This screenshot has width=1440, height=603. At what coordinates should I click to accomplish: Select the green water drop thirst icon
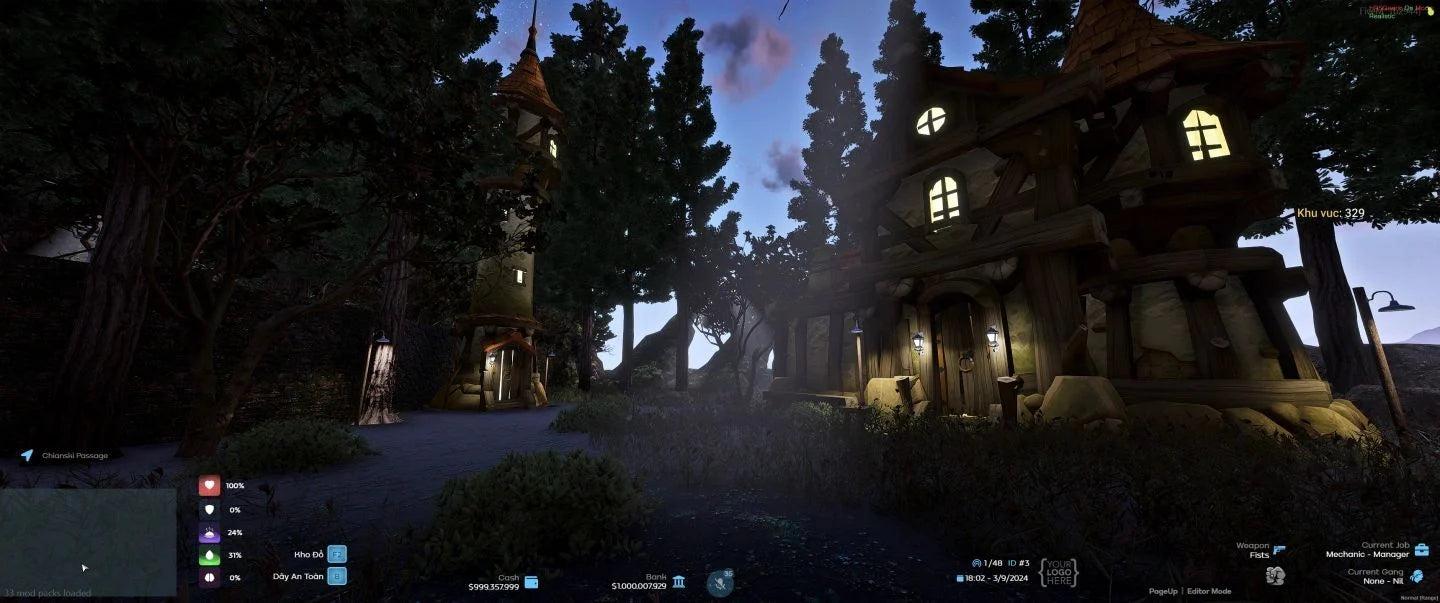[x=209, y=555]
